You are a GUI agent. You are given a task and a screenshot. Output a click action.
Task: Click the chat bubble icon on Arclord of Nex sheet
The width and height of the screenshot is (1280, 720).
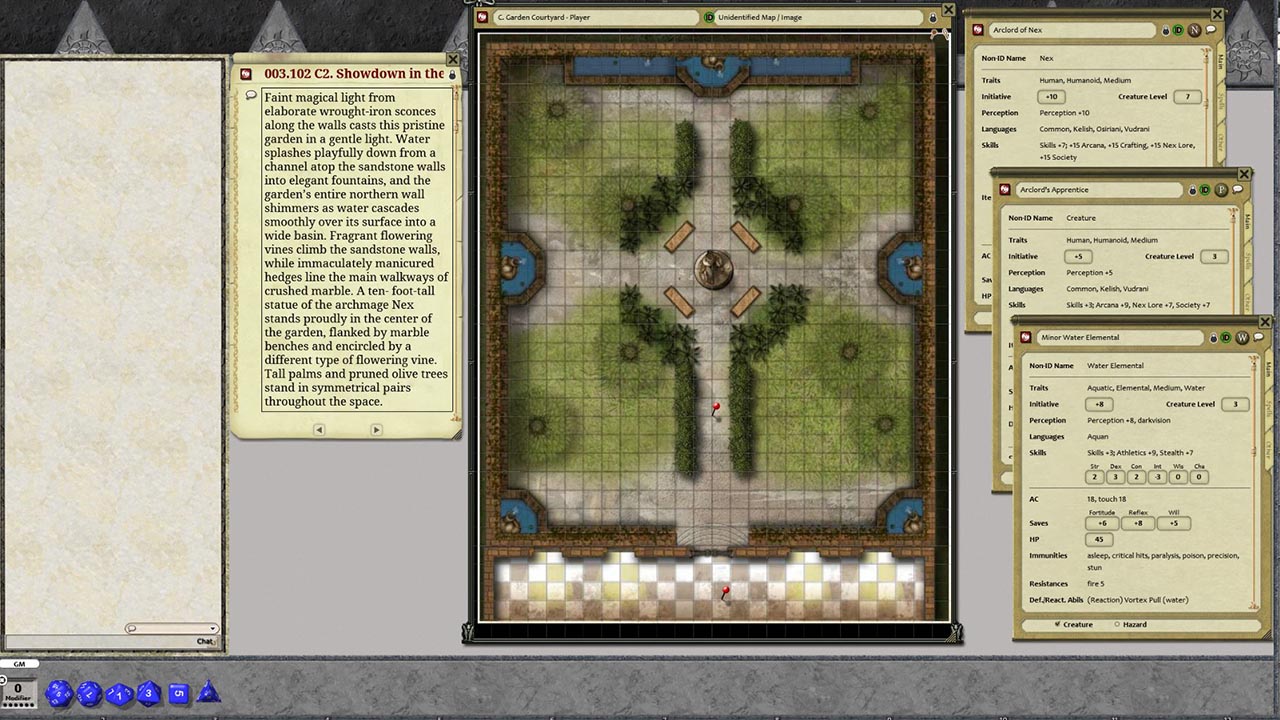click(1209, 30)
